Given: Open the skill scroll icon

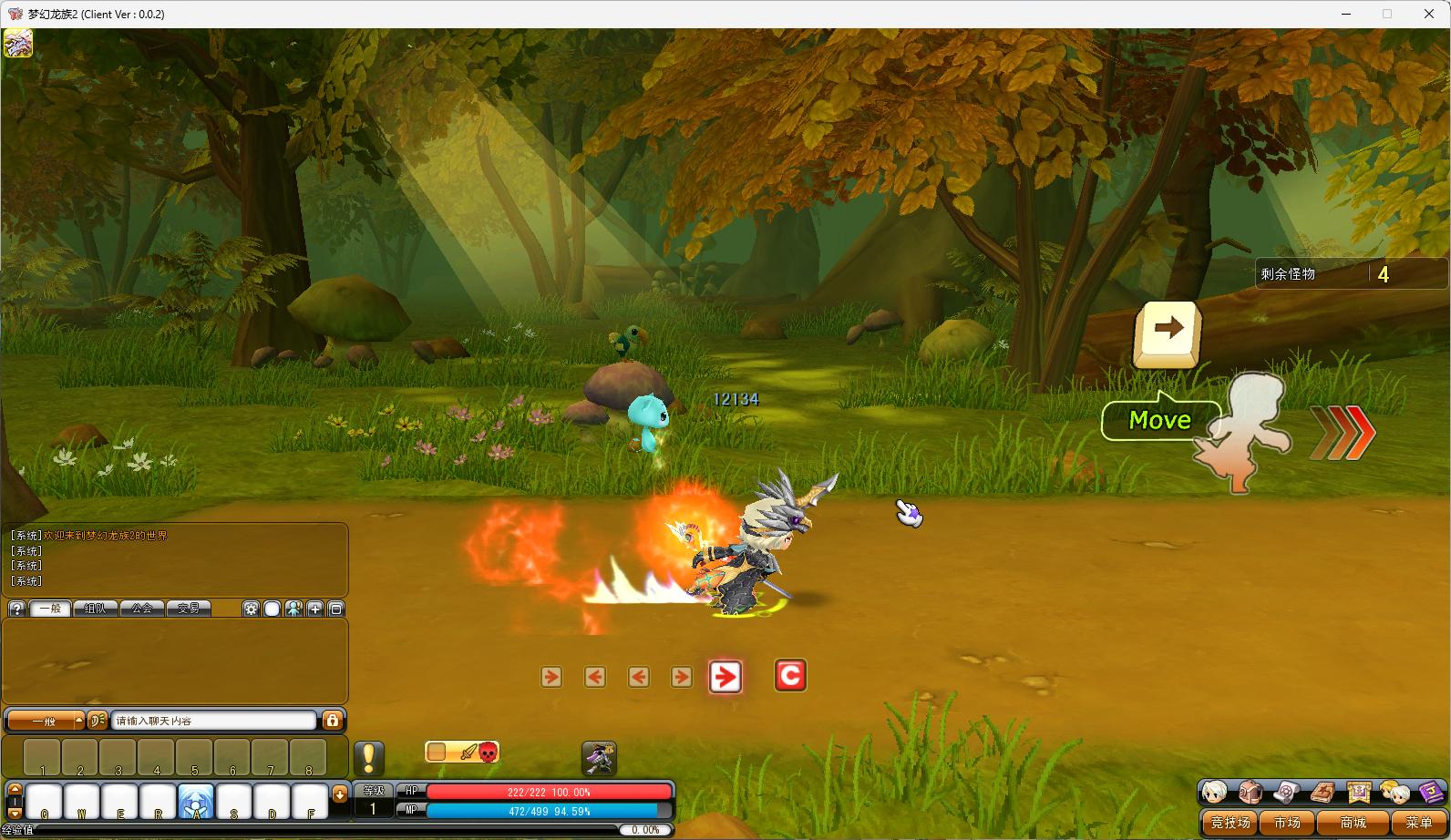Looking at the screenshot, I should (1286, 792).
